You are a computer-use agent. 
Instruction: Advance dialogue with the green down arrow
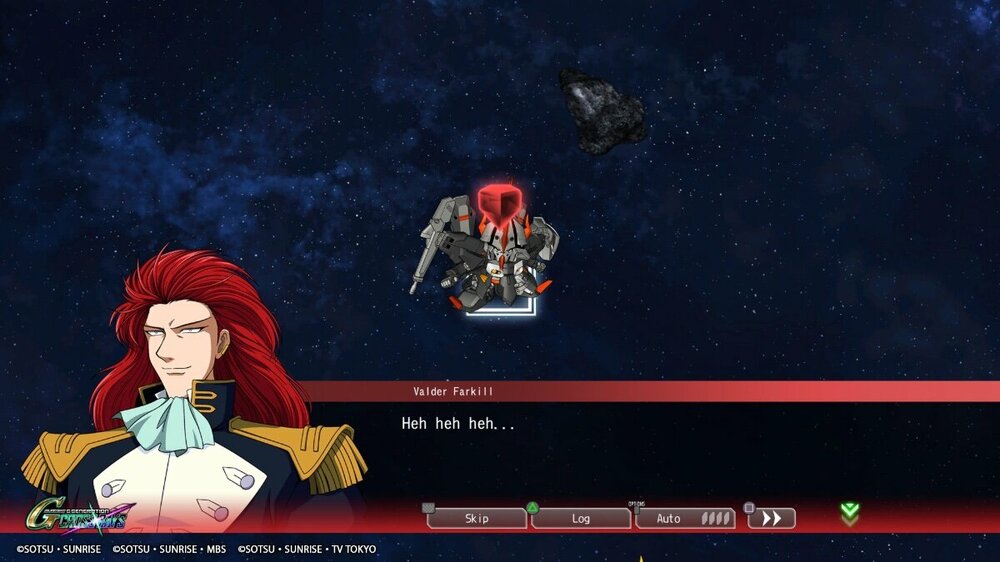click(x=849, y=514)
